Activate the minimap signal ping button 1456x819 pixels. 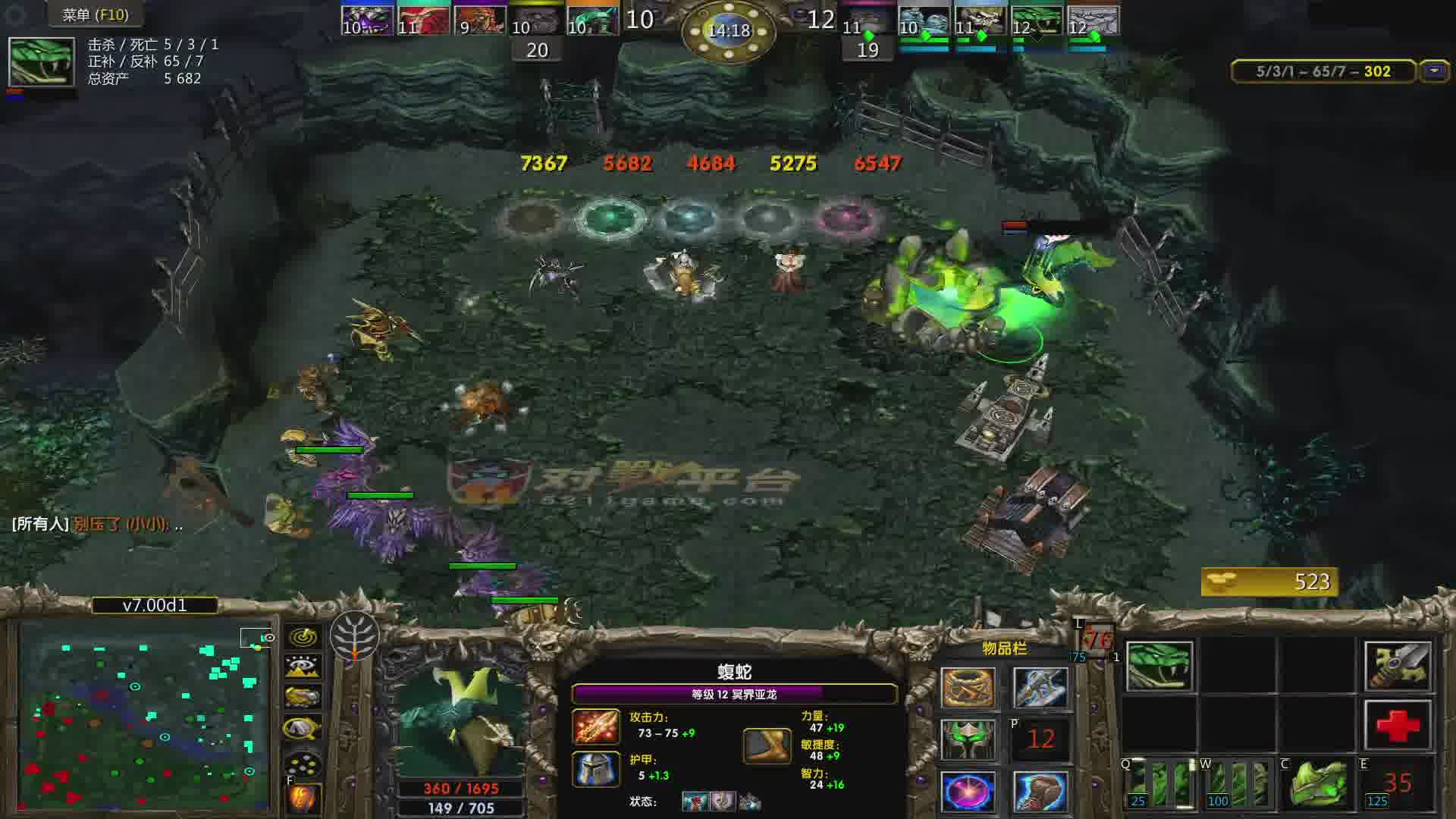pos(303,637)
